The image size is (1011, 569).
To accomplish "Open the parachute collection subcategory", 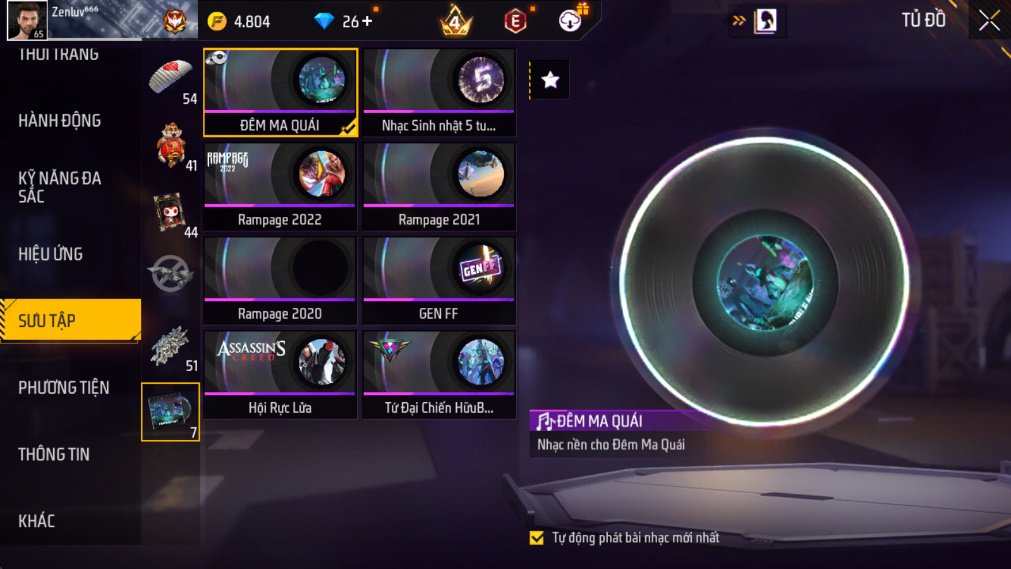I will point(171,77).
